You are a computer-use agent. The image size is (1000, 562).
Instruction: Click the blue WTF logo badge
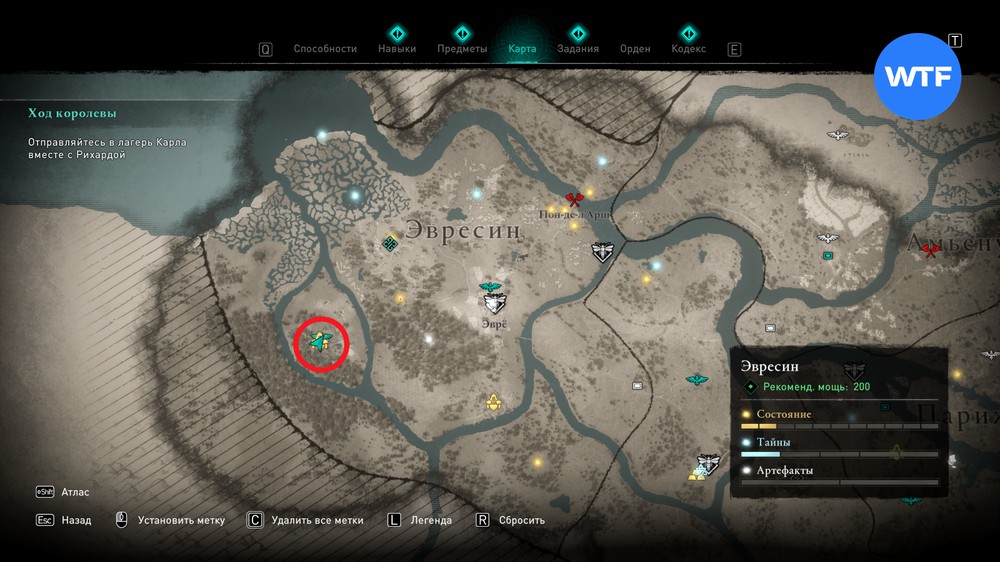[917, 78]
